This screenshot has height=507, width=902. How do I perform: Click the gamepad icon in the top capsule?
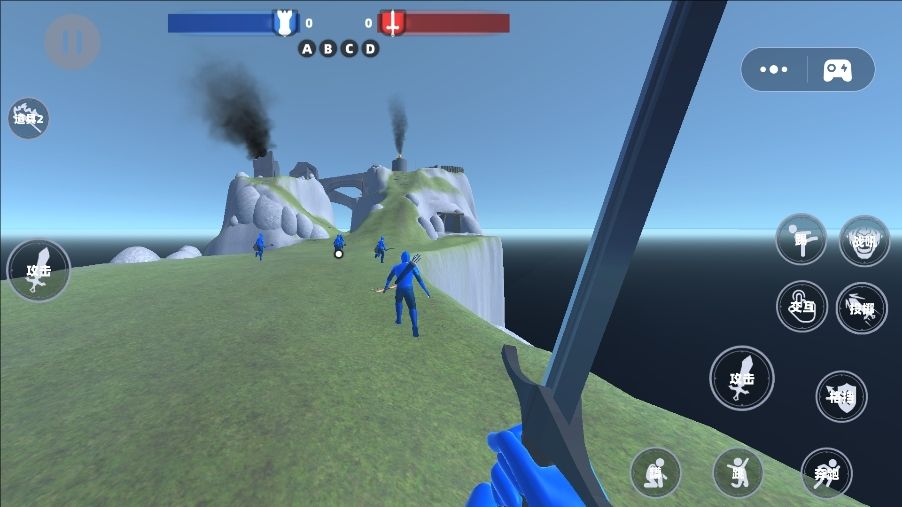pyautogui.click(x=837, y=70)
